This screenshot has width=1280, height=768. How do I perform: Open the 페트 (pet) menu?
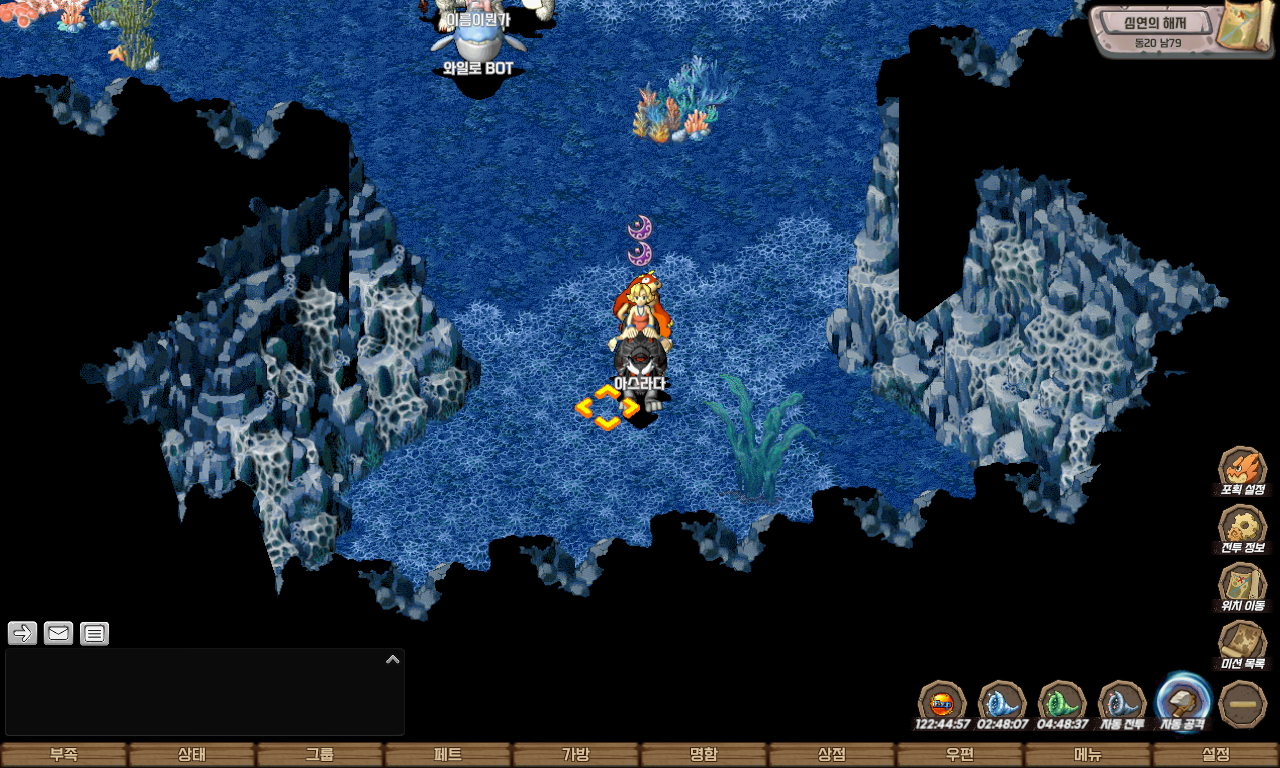(448, 755)
